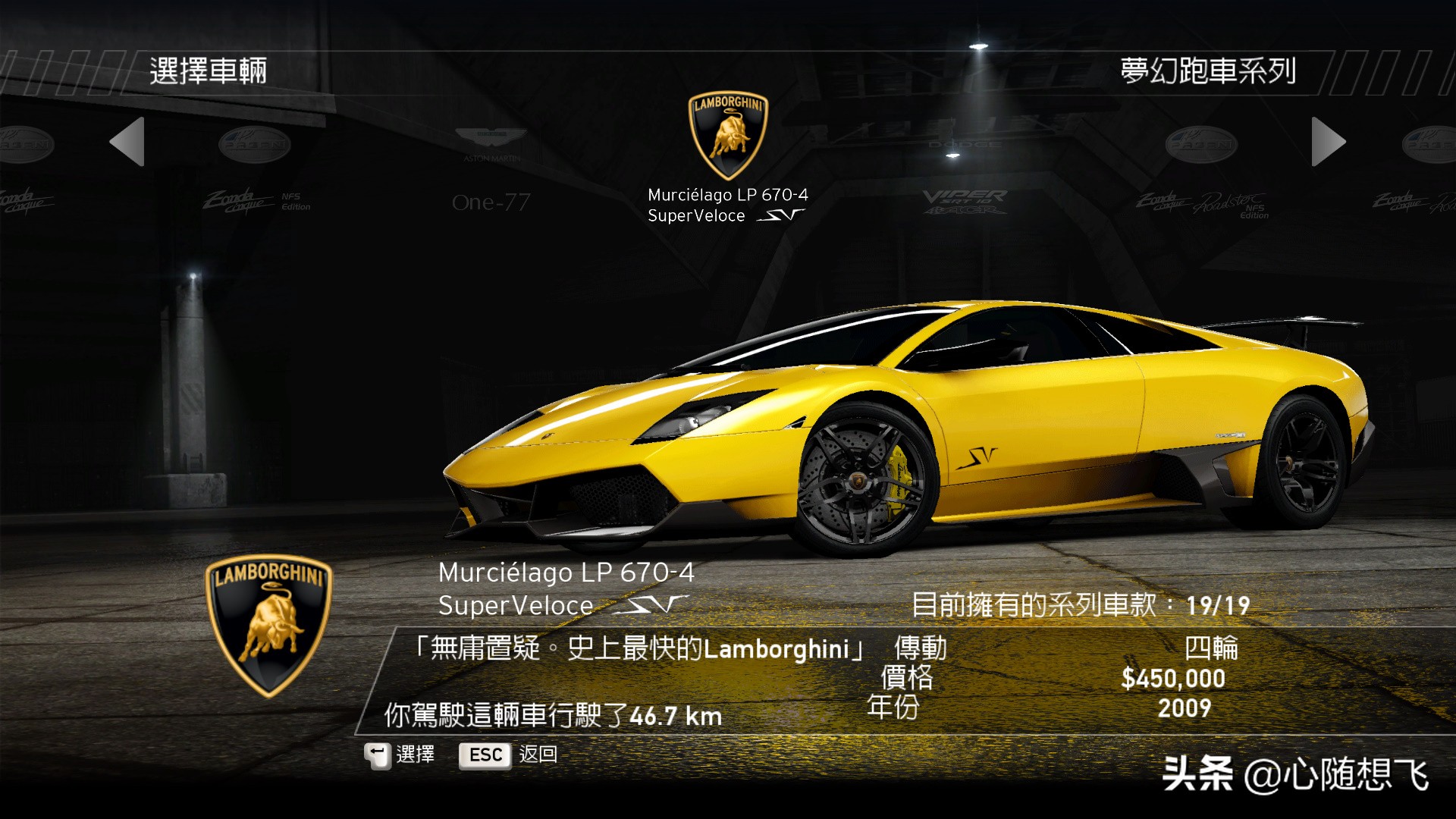The image size is (1456, 819).
Task: Click the left navigation arrow
Action: tap(129, 143)
